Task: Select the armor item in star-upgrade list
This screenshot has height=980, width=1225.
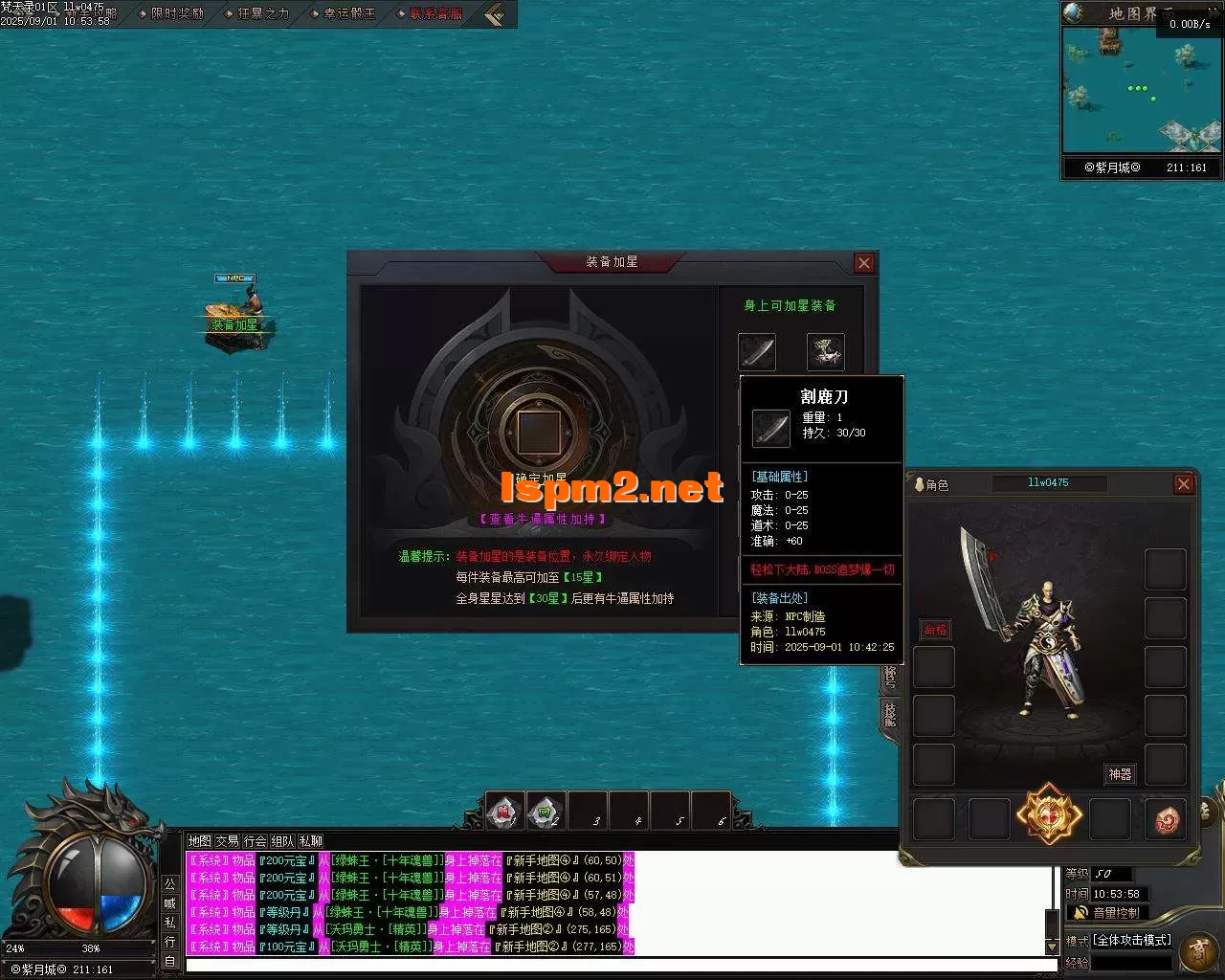Action: coord(825,351)
